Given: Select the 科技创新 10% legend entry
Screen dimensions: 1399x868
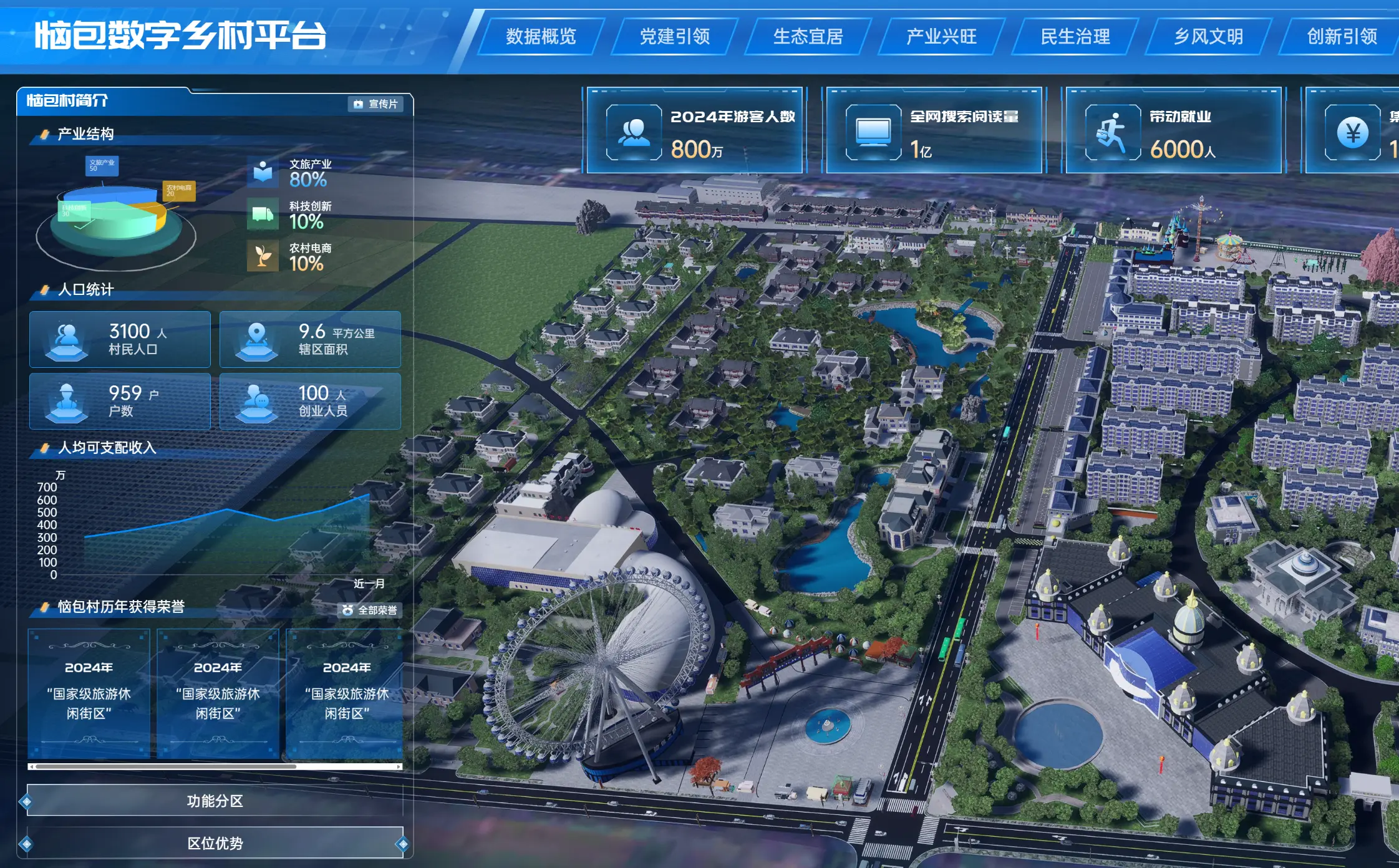Looking at the screenshot, I should [x=292, y=215].
